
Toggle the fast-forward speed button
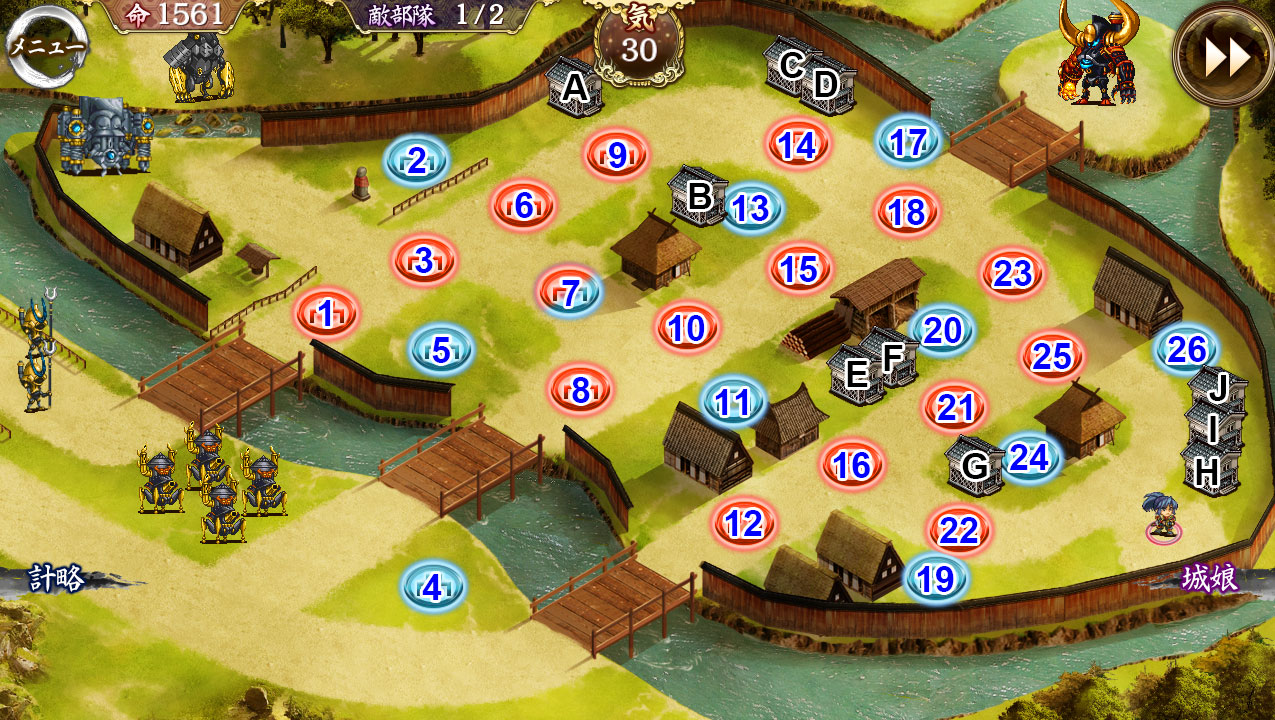[1226, 56]
